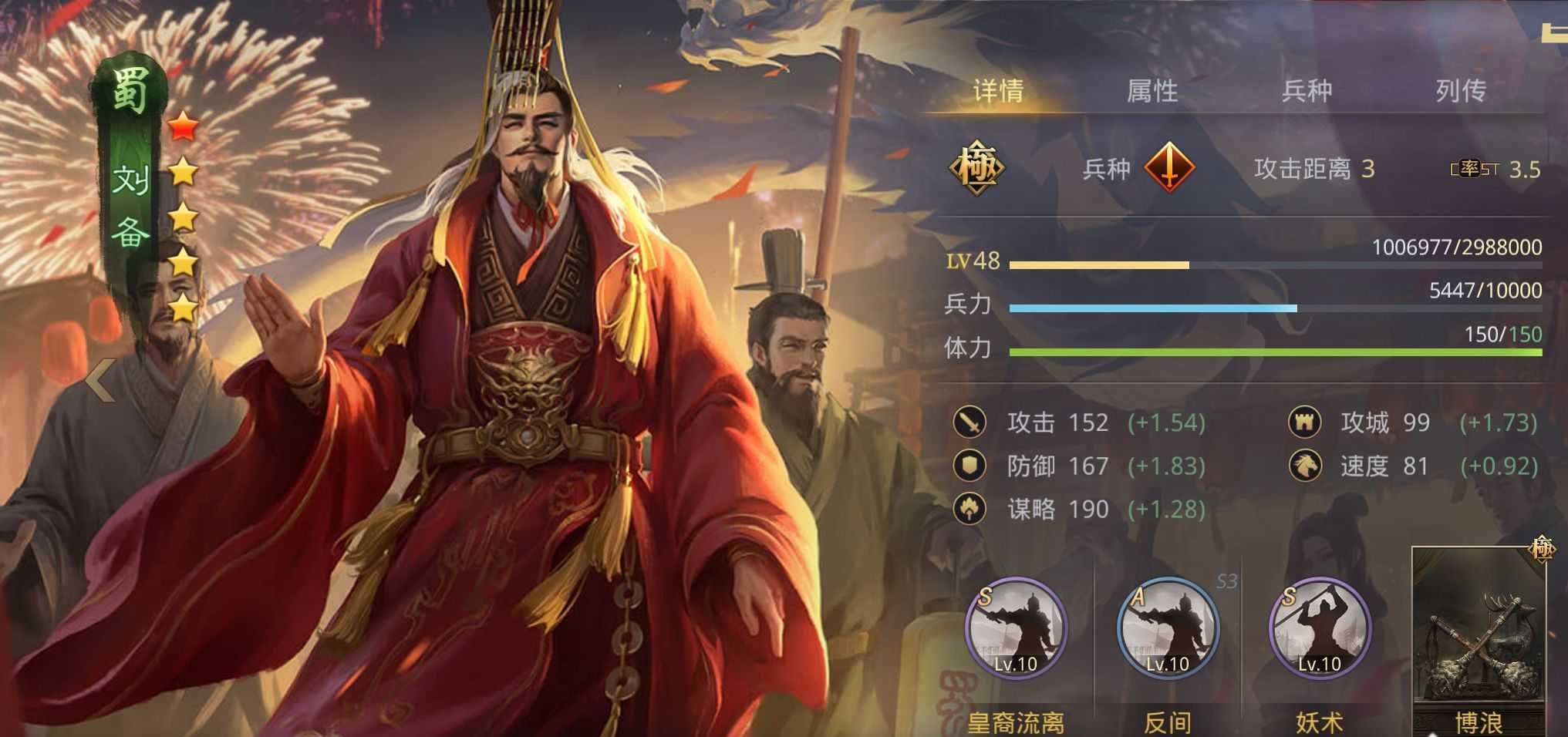Click the 蜀 faction banner
Viewport: 1568px width, 737px height.
pos(128,89)
